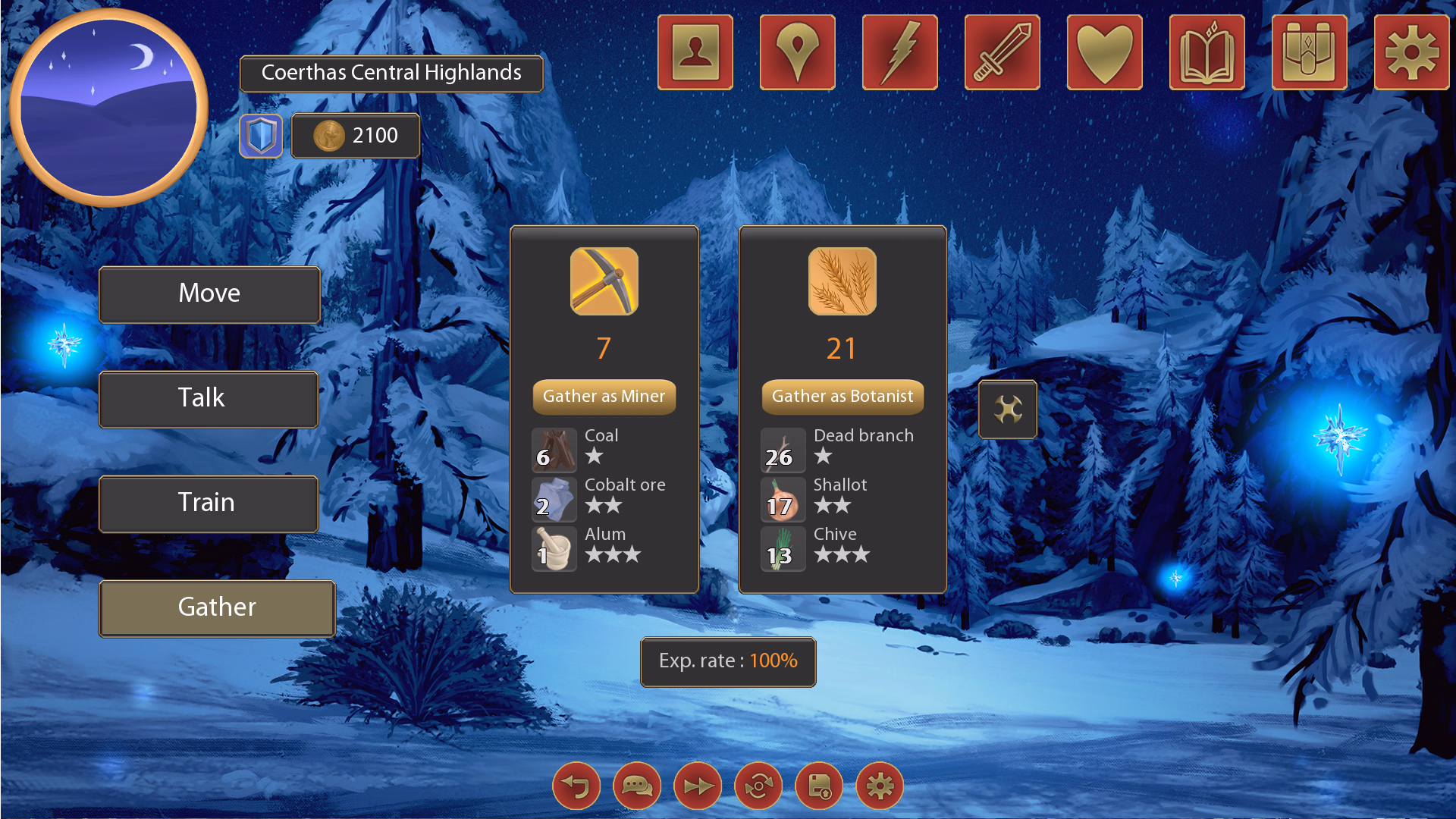
Task: Select the Cobalt ore item slot
Action: coord(554,500)
